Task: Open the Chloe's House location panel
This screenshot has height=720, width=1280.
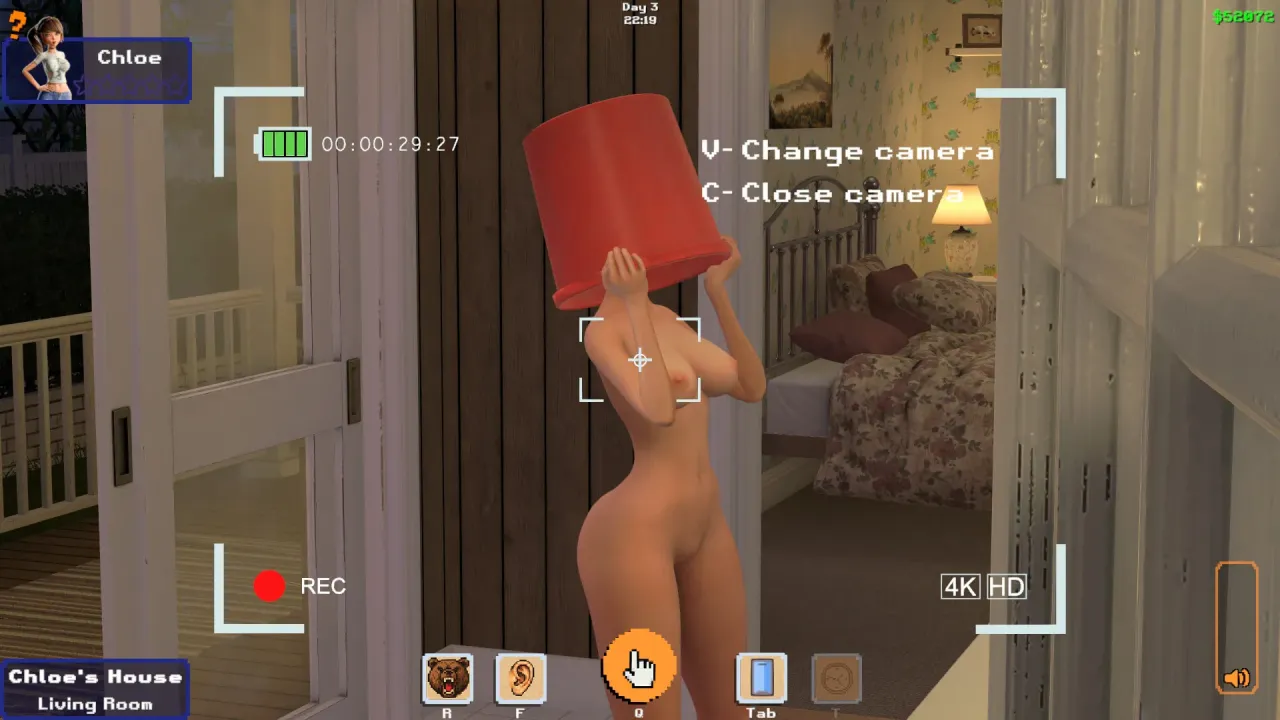Action: click(x=95, y=676)
